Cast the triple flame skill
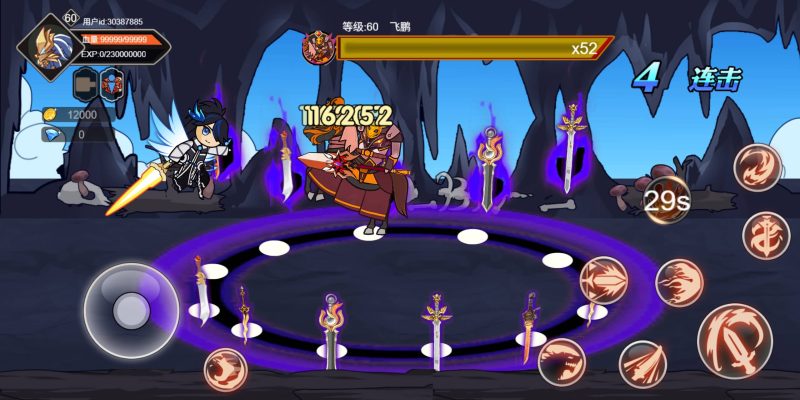Screen dimensions: 800x400 pos(679,282)
